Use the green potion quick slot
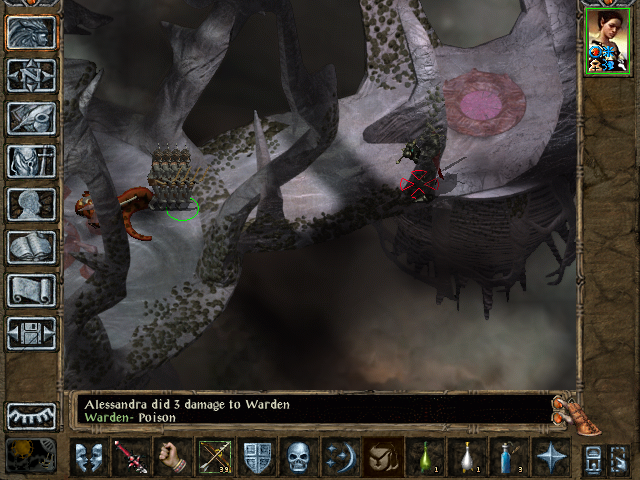 tap(425, 457)
